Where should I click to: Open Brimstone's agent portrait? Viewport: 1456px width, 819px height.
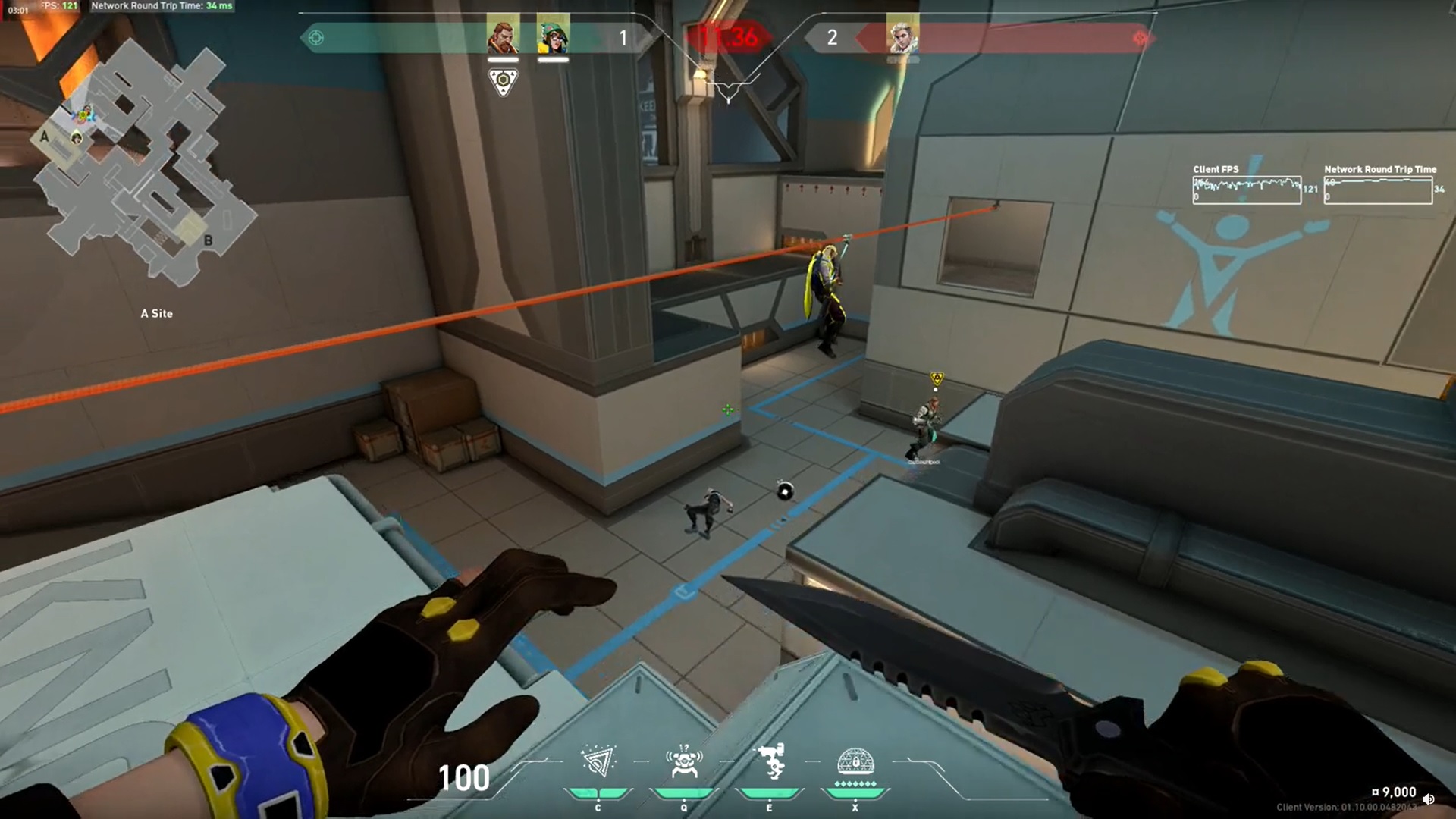pyautogui.click(x=504, y=38)
